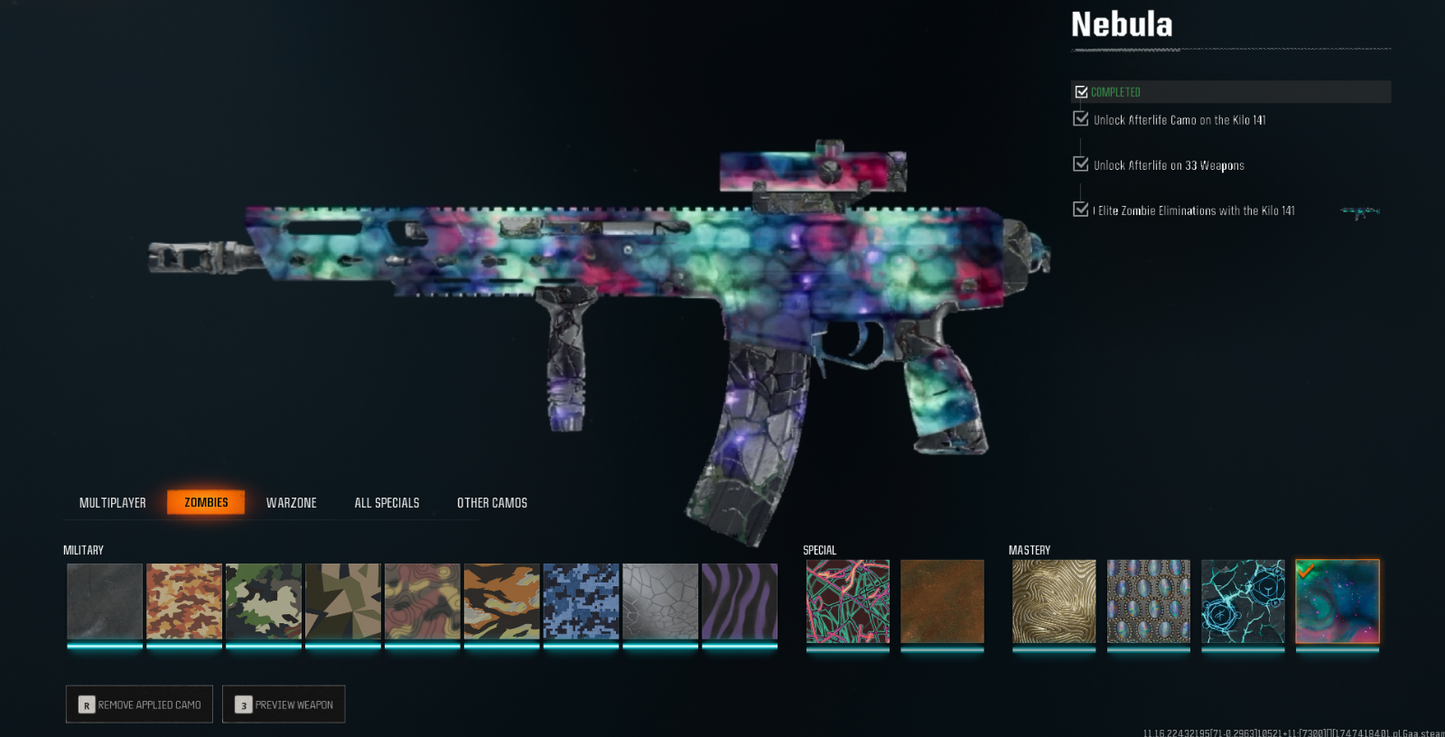Apply the purple zebra stripe Military camo
The height and width of the screenshot is (737, 1445).
pyautogui.click(x=738, y=602)
